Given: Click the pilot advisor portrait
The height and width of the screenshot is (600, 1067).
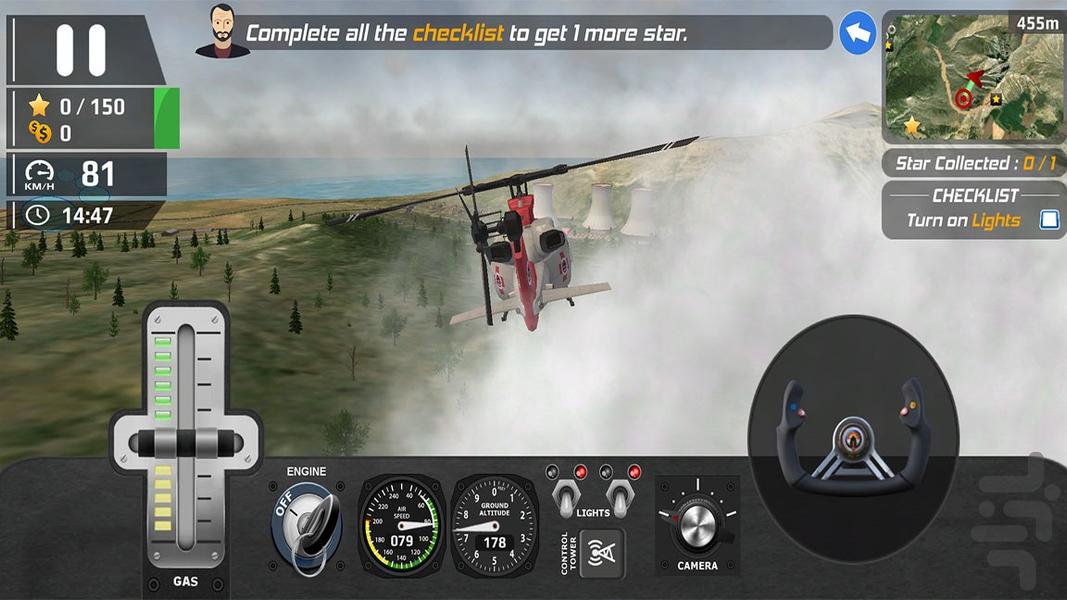Looking at the screenshot, I should click(x=221, y=32).
